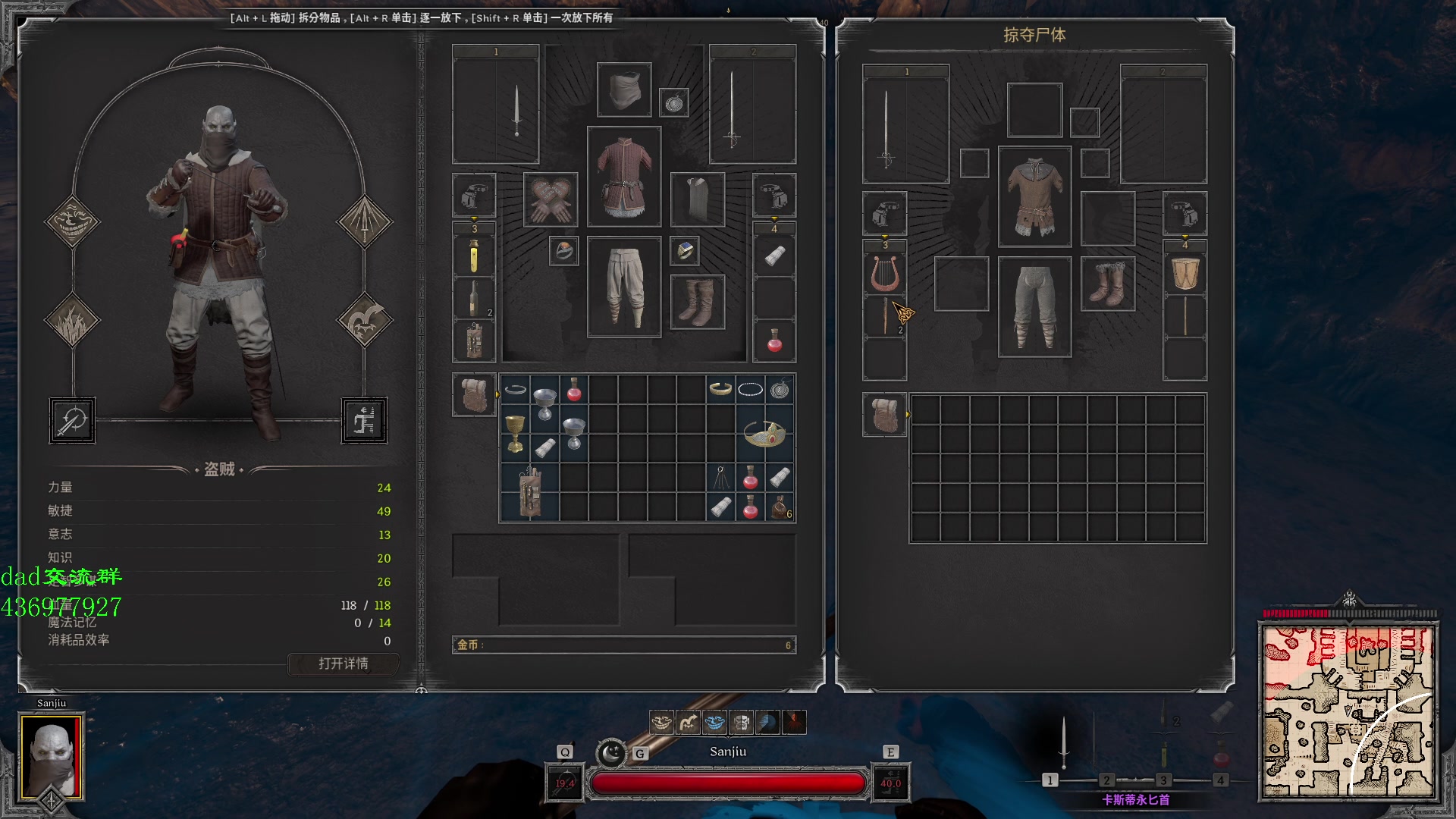1456x819 pixels.
Task: Select the Sanjiu character portrait
Action: tap(51, 757)
